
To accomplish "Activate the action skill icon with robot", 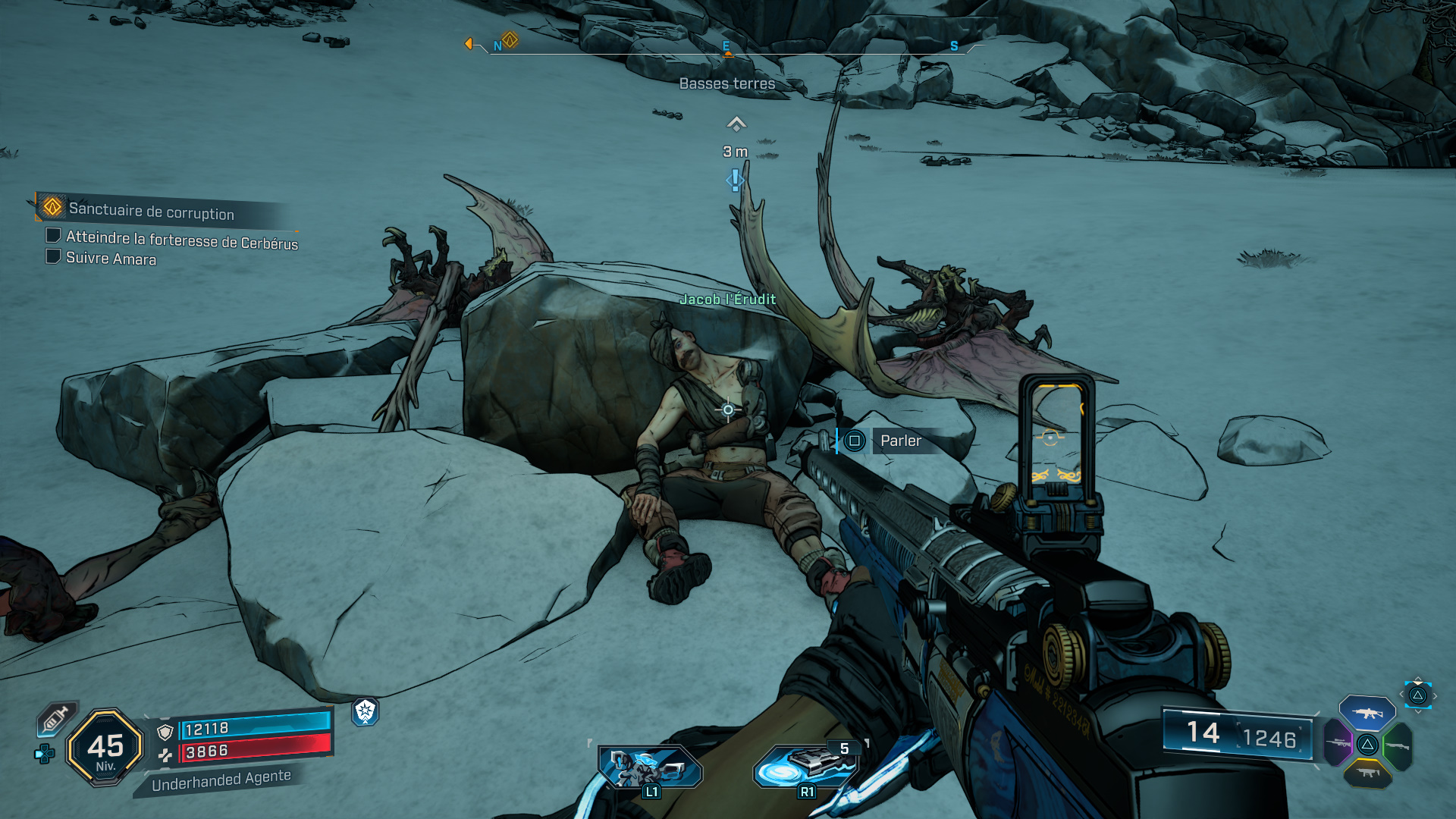I will tap(649, 767).
